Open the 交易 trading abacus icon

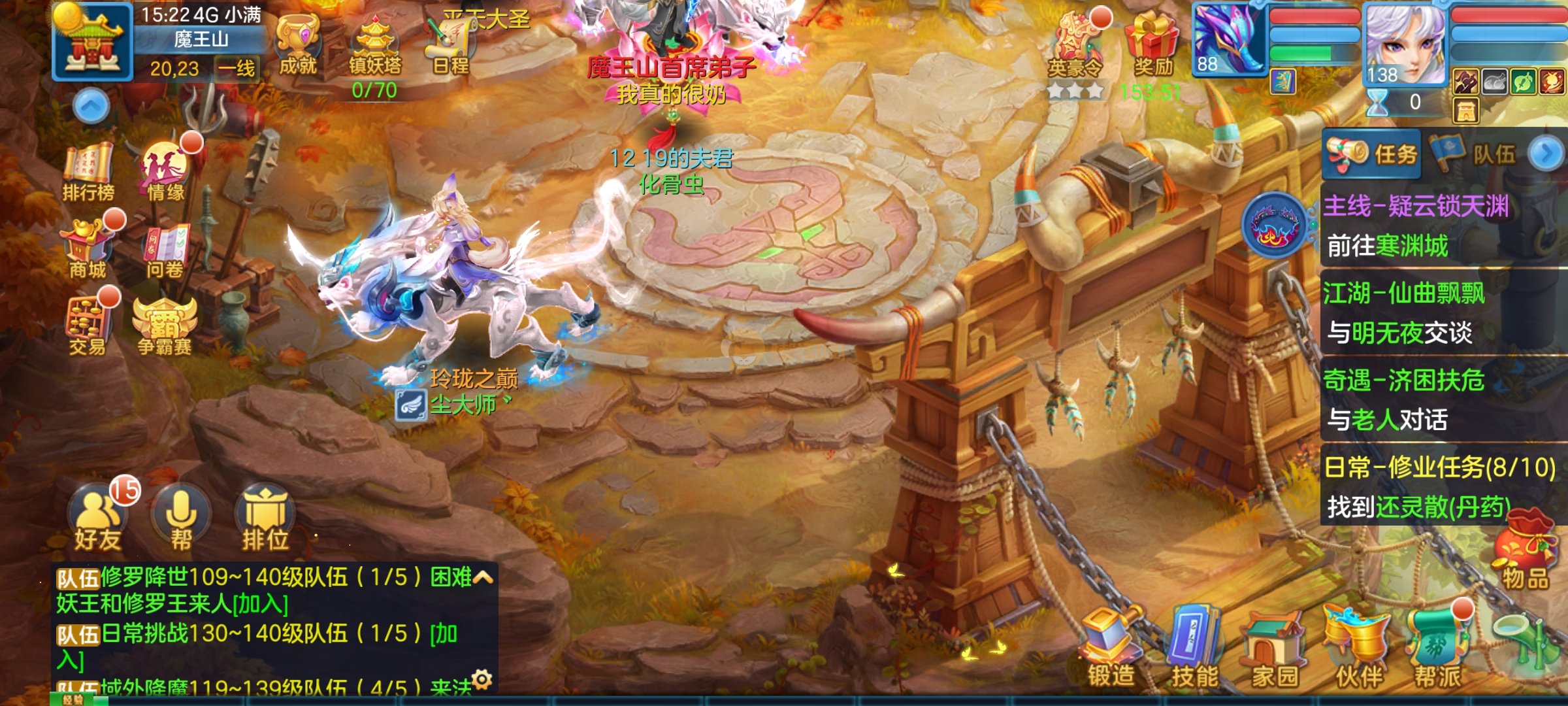(x=88, y=327)
